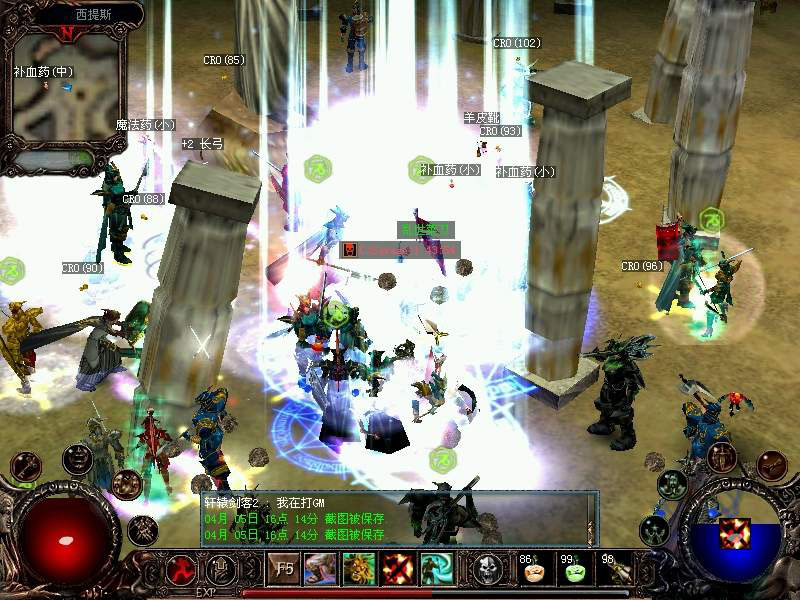Use the red and yellow burst skill
Image resolution: width=800 pixels, height=600 pixels.
(x=398, y=570)
